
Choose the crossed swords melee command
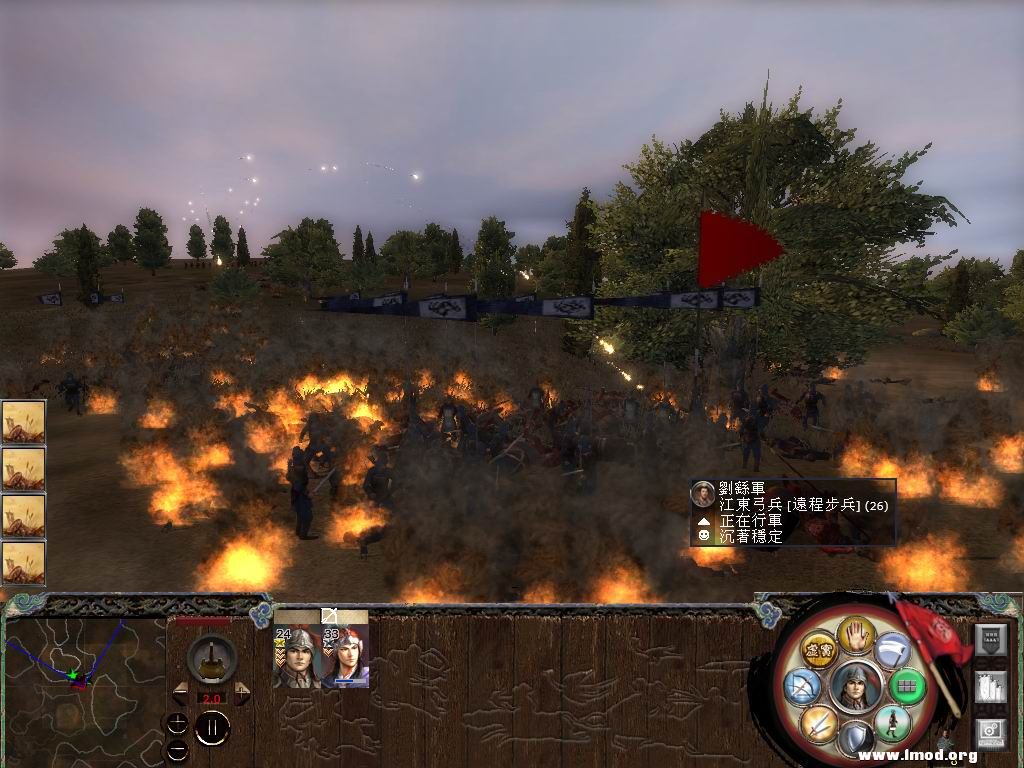click(818, 722)
